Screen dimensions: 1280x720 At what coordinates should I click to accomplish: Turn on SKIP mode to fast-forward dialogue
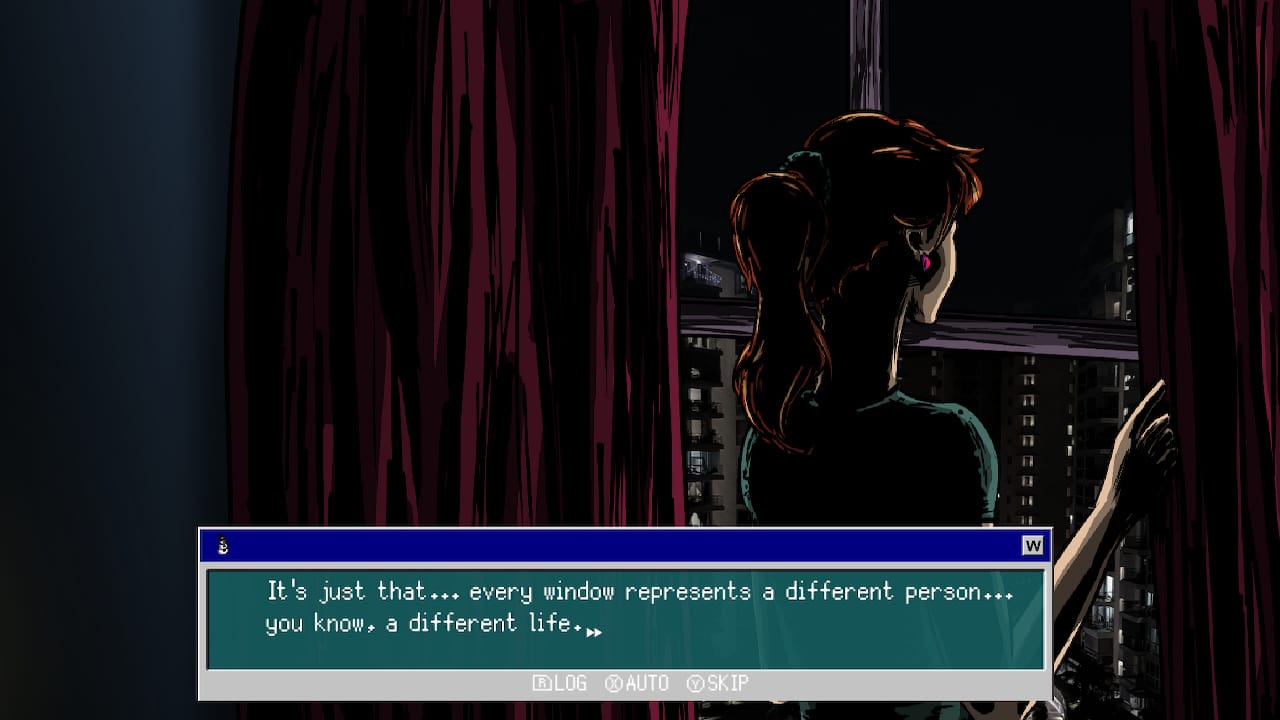728,684
